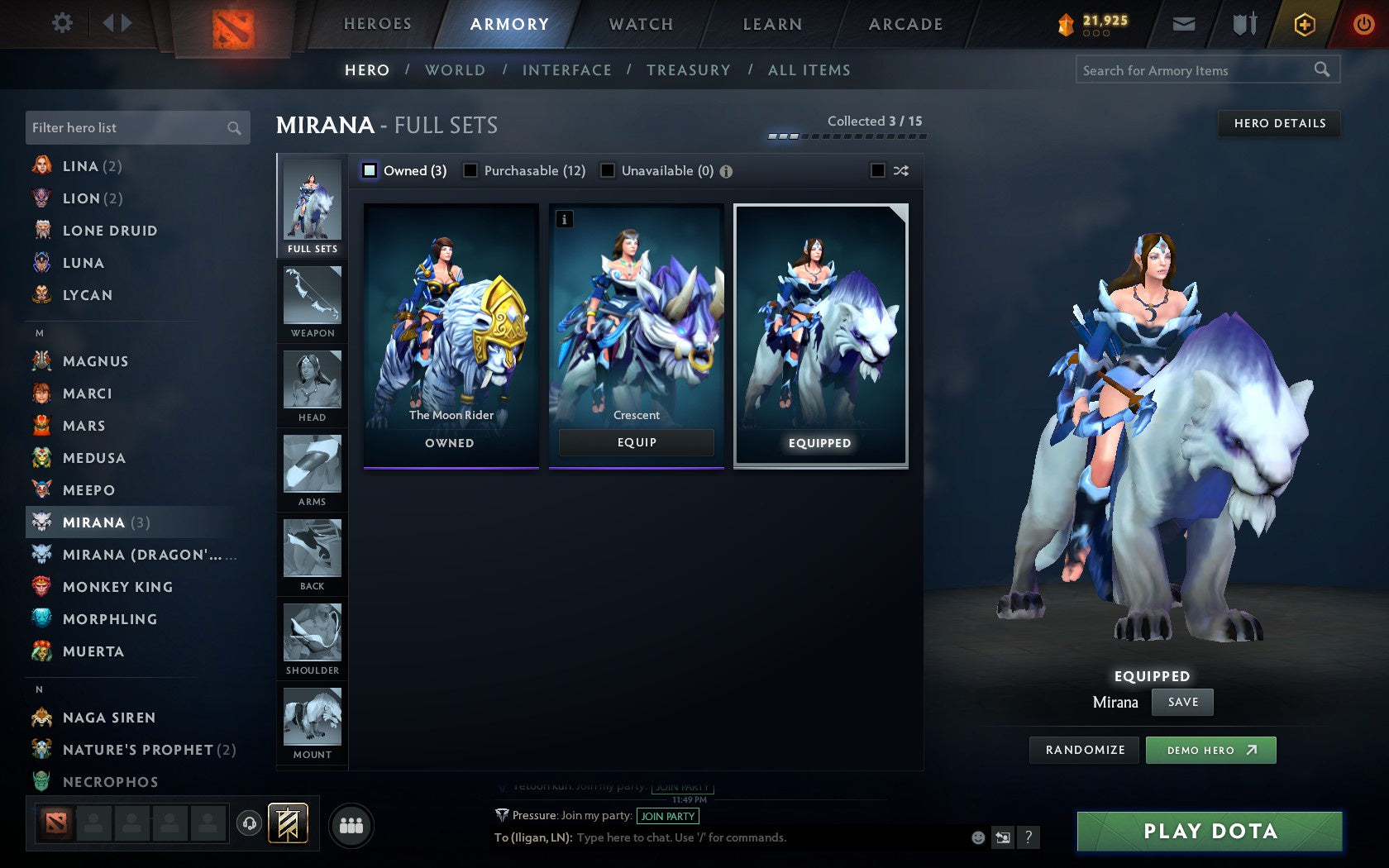The height and width of the screenshot is (868, 1389).
Task: Enable the Purchasable filter checkbox
Action: [x=471, y=170]
